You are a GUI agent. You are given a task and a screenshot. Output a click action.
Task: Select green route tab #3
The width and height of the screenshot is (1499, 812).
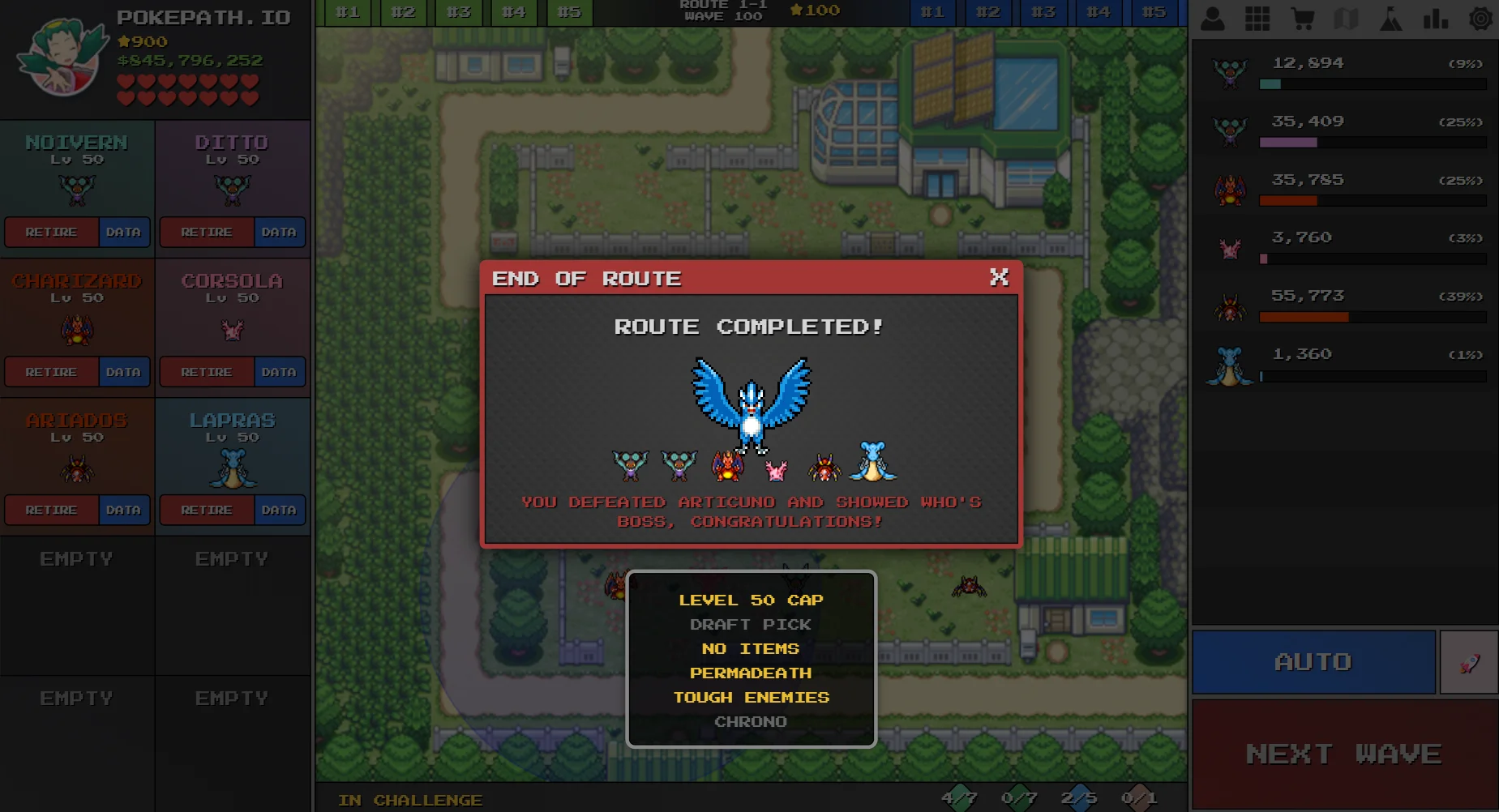[458, 11]
